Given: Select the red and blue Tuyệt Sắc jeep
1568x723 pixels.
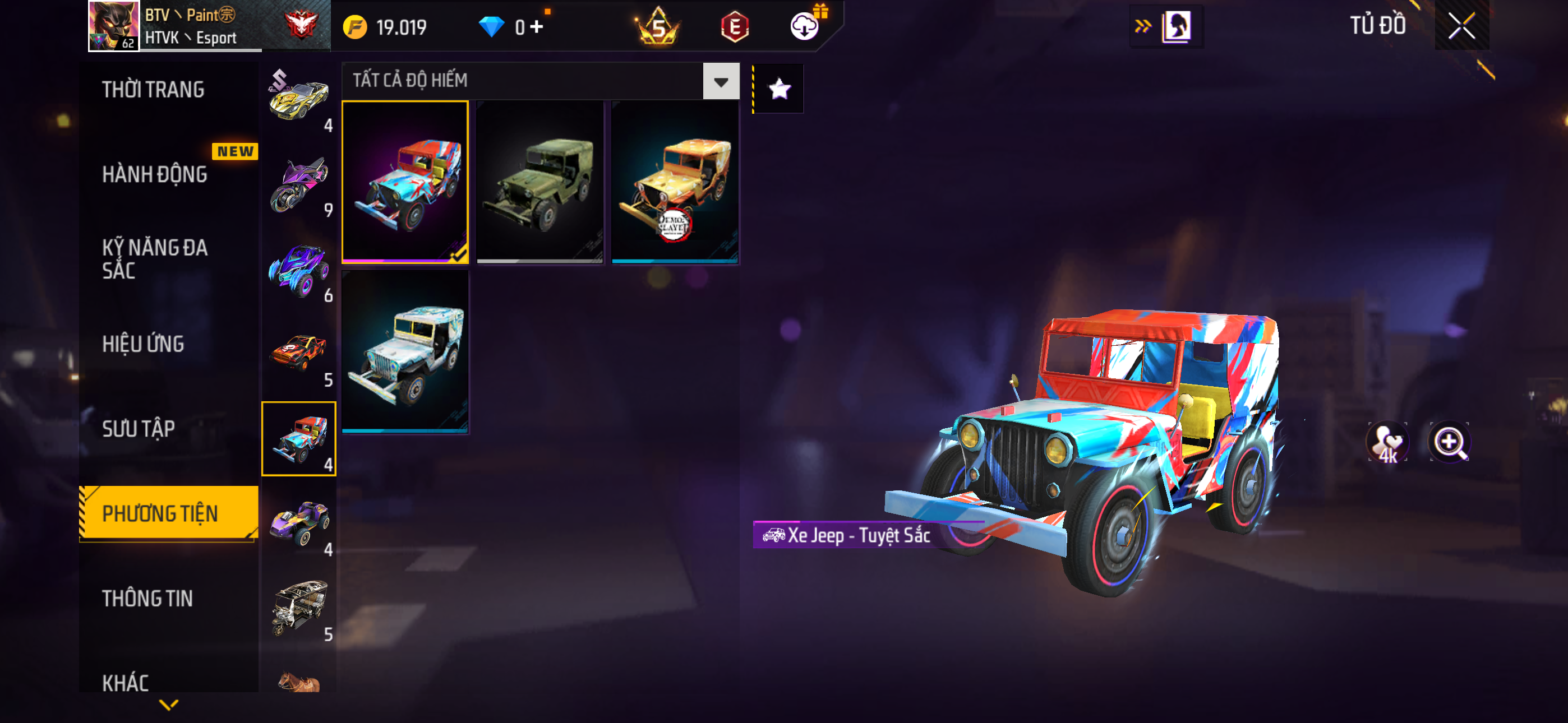Looking at the screenshot, I should (x=405, y=182).
